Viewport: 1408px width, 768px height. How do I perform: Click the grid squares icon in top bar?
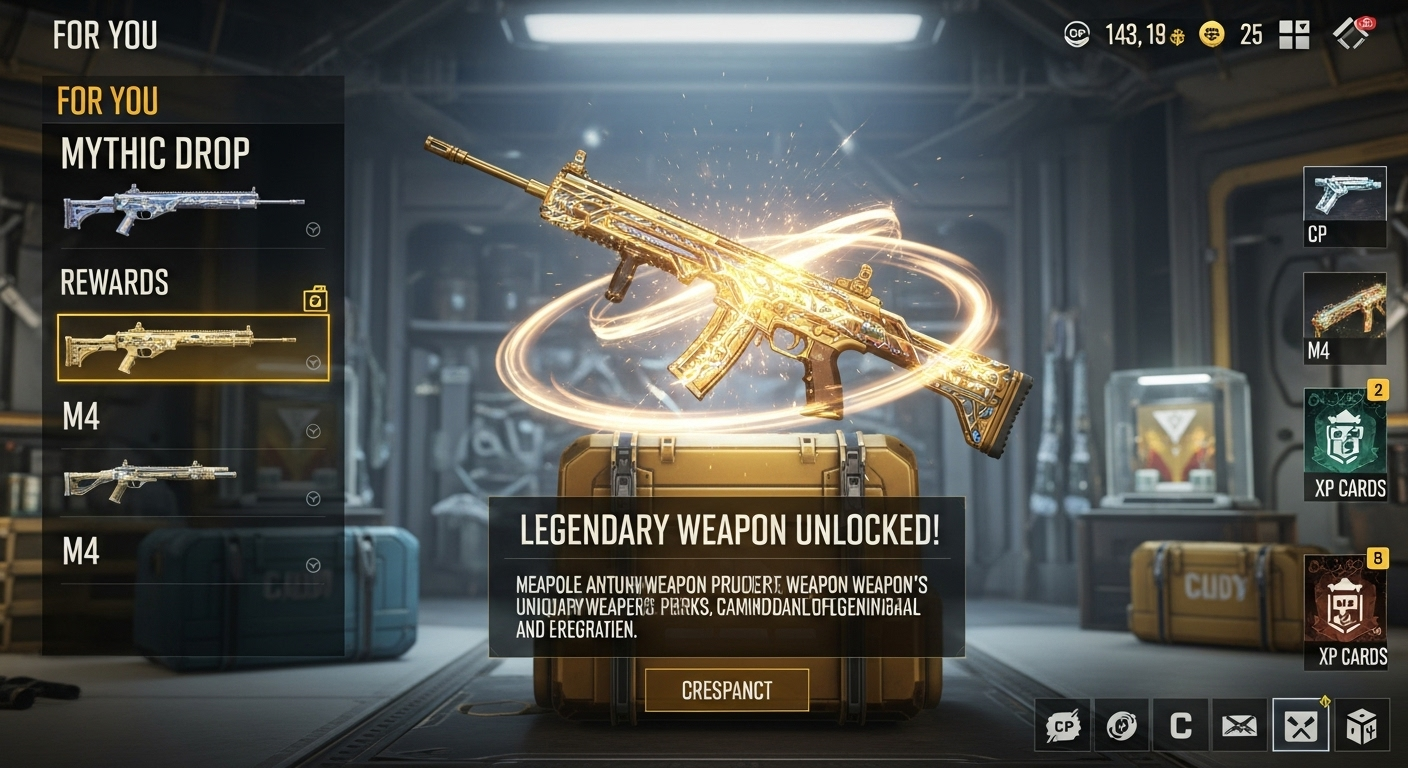(x=1294, y=33)
